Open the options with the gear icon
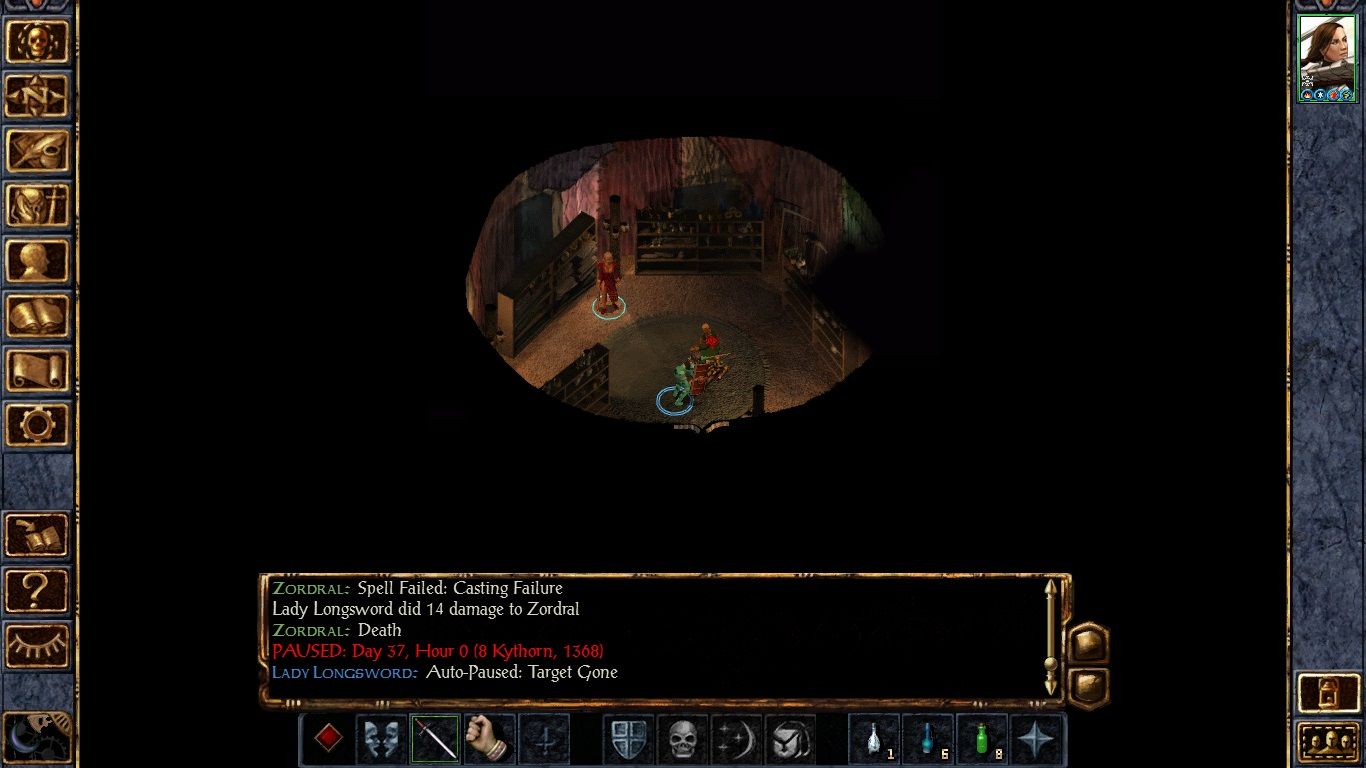The width and height of the screenshot is (1366, 768). [38, 425]
